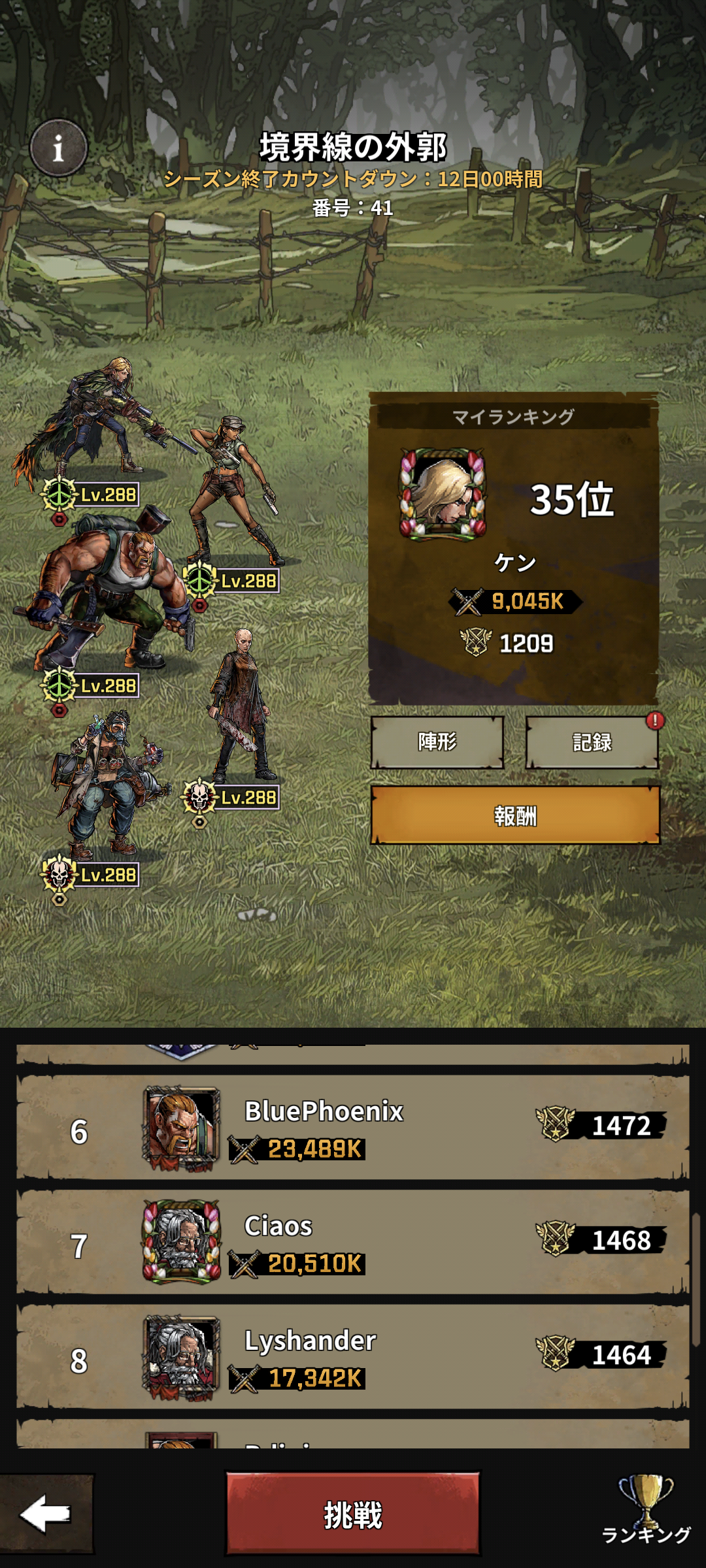Select Ciaos in the ranking list
Screen dimensions: 706x1568
coord(353,1243)
